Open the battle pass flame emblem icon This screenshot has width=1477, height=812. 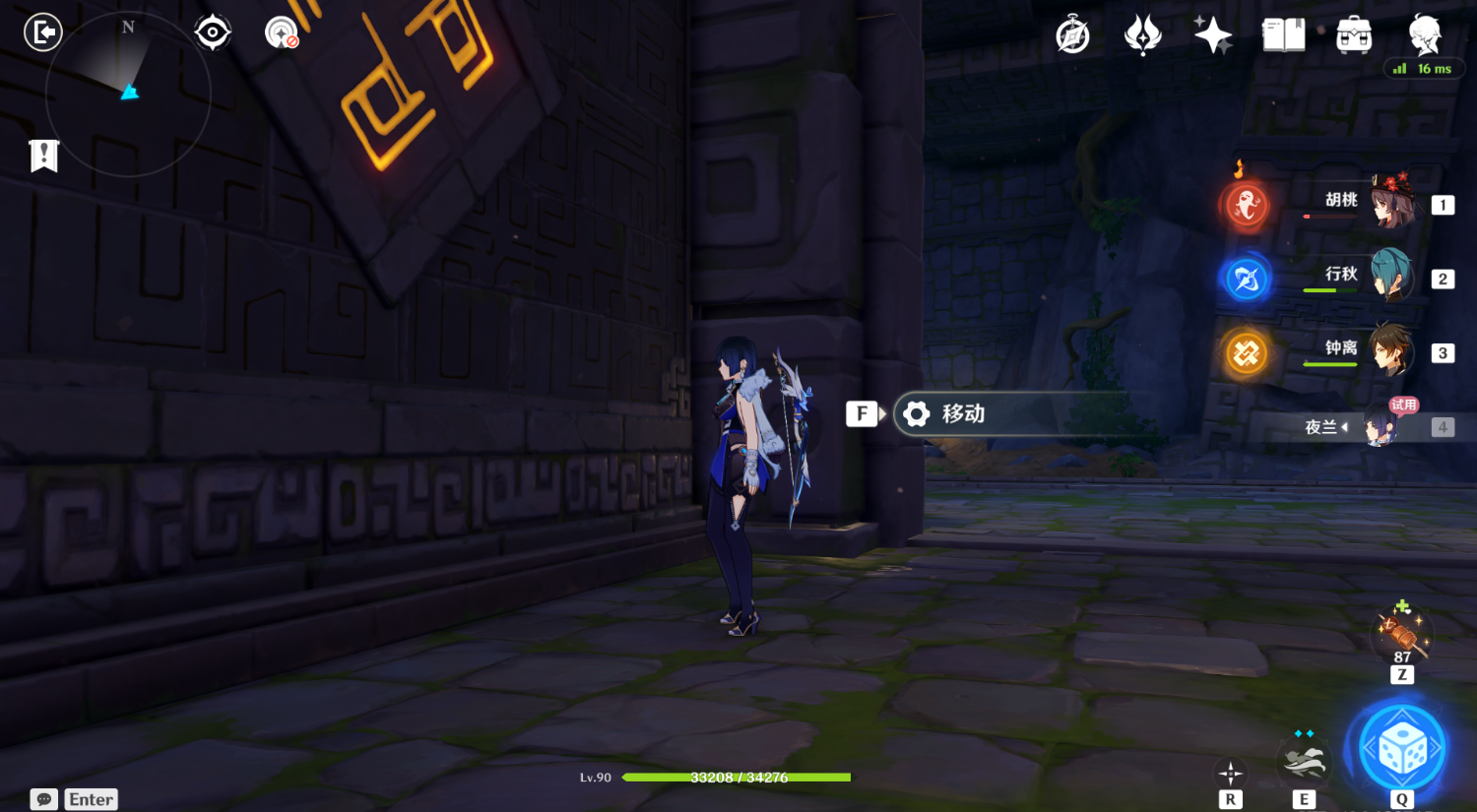(x=1142, y=36)
